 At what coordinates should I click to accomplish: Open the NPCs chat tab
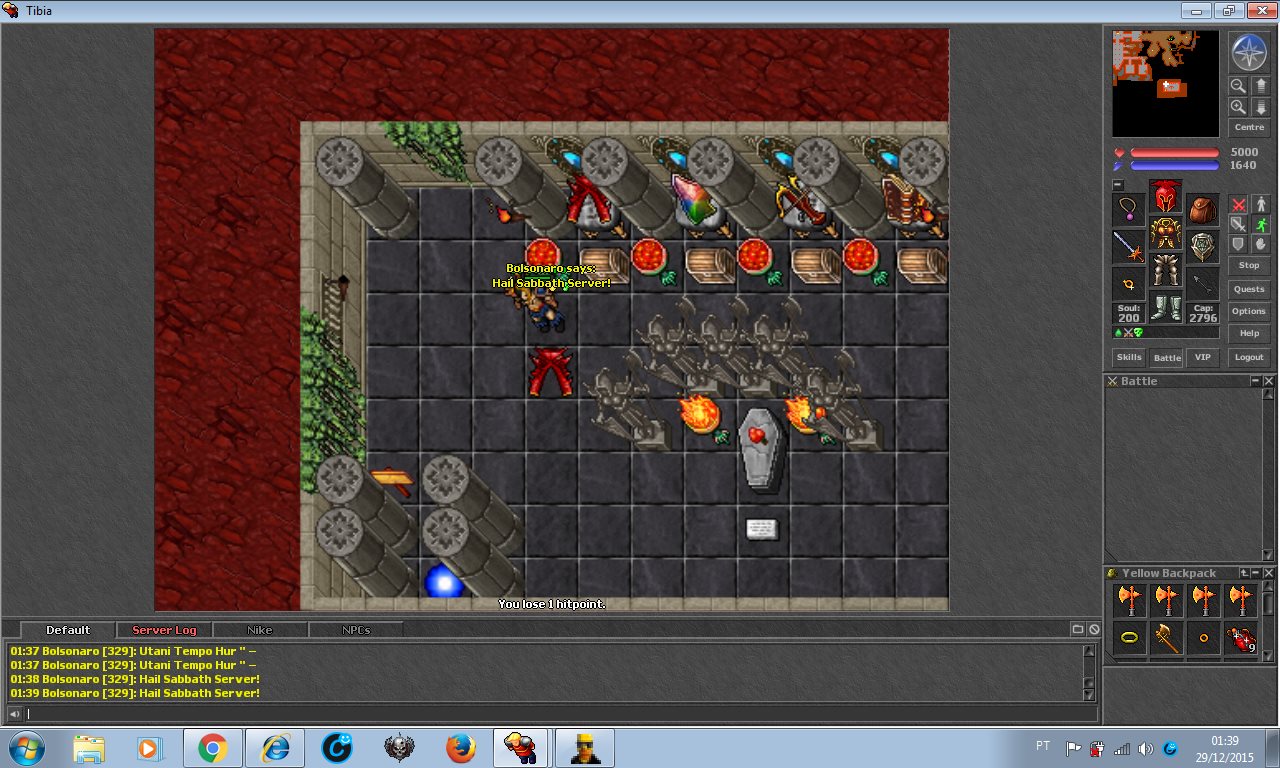[356, 630]
